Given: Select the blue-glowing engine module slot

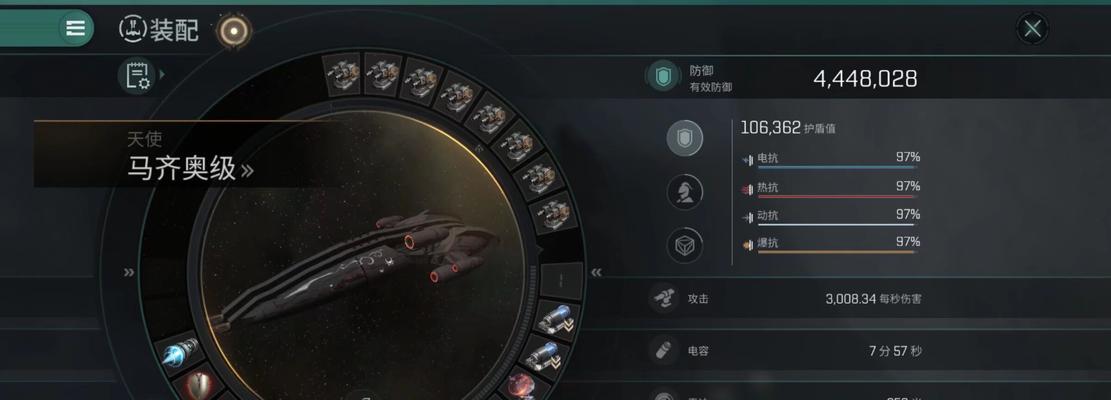Looking at the screenshot, I should [x=180, y=351].
